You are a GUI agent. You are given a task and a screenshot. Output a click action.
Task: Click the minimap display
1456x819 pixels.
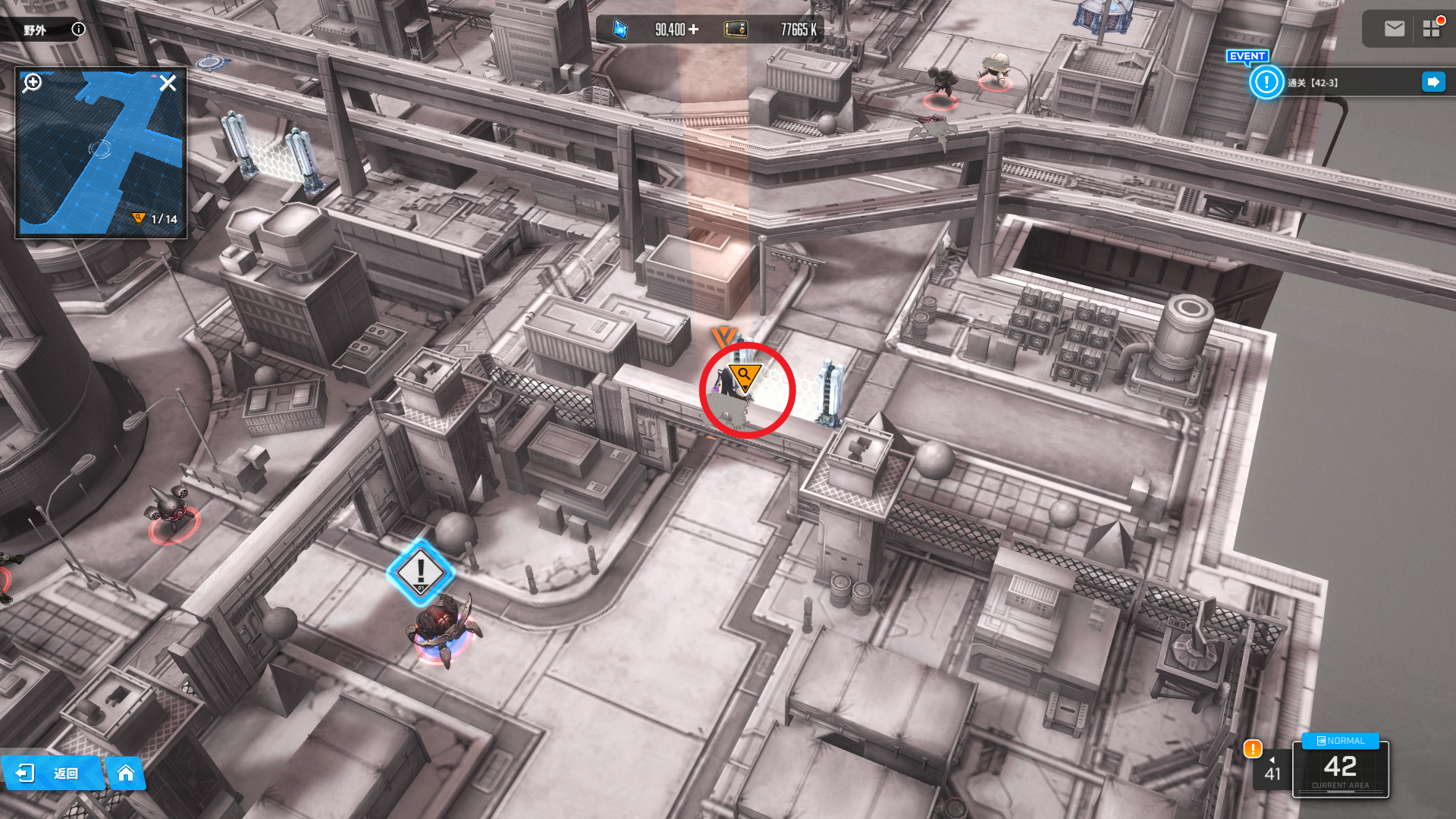[x=100, y=152]
